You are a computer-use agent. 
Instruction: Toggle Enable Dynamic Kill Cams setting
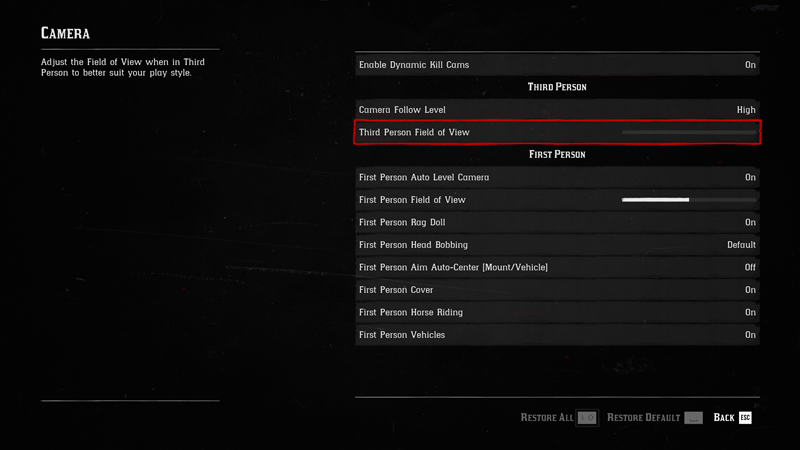point(557,65)
